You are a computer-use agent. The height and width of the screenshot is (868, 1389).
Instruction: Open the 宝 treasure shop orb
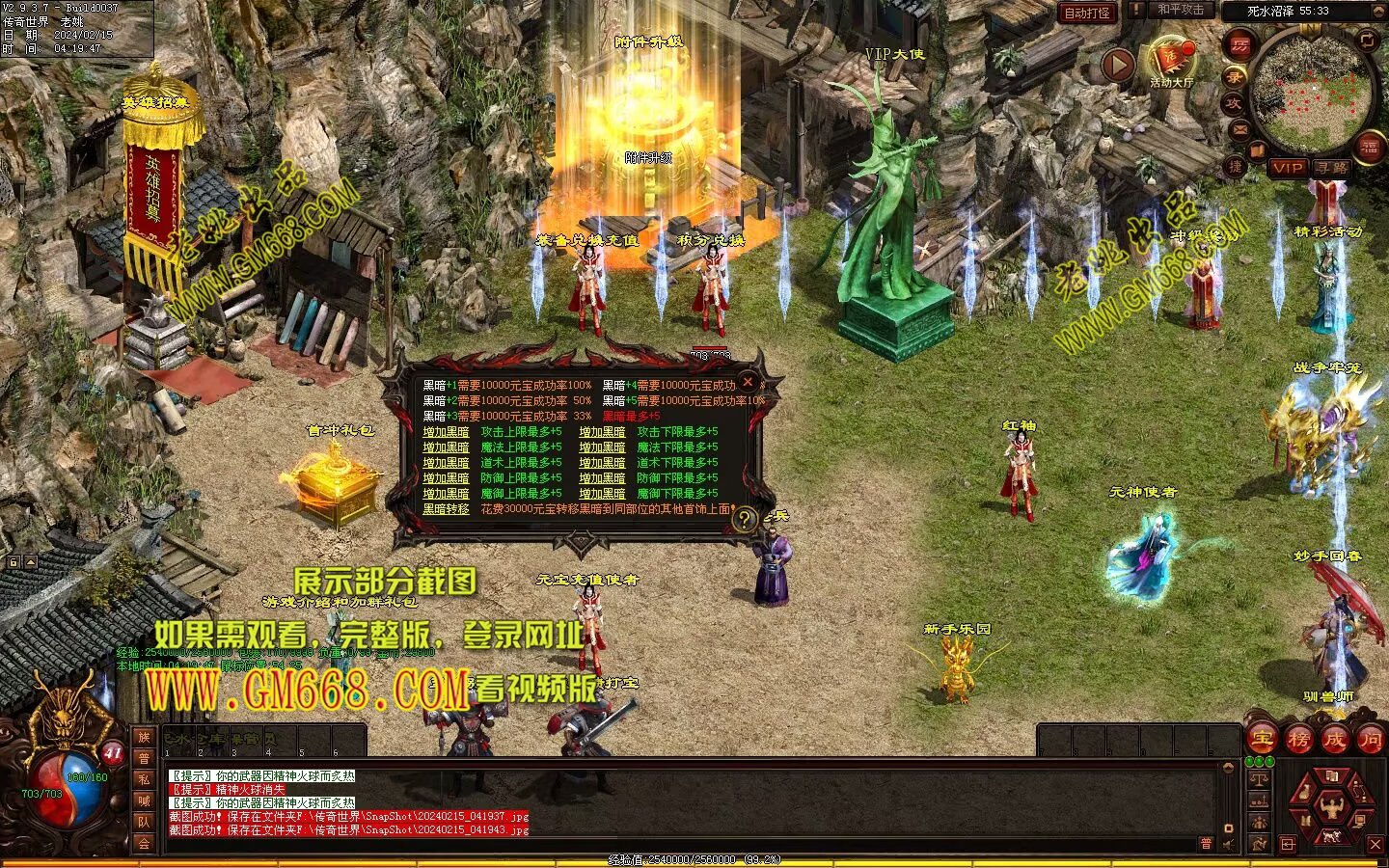click(x=1263, y=740)
